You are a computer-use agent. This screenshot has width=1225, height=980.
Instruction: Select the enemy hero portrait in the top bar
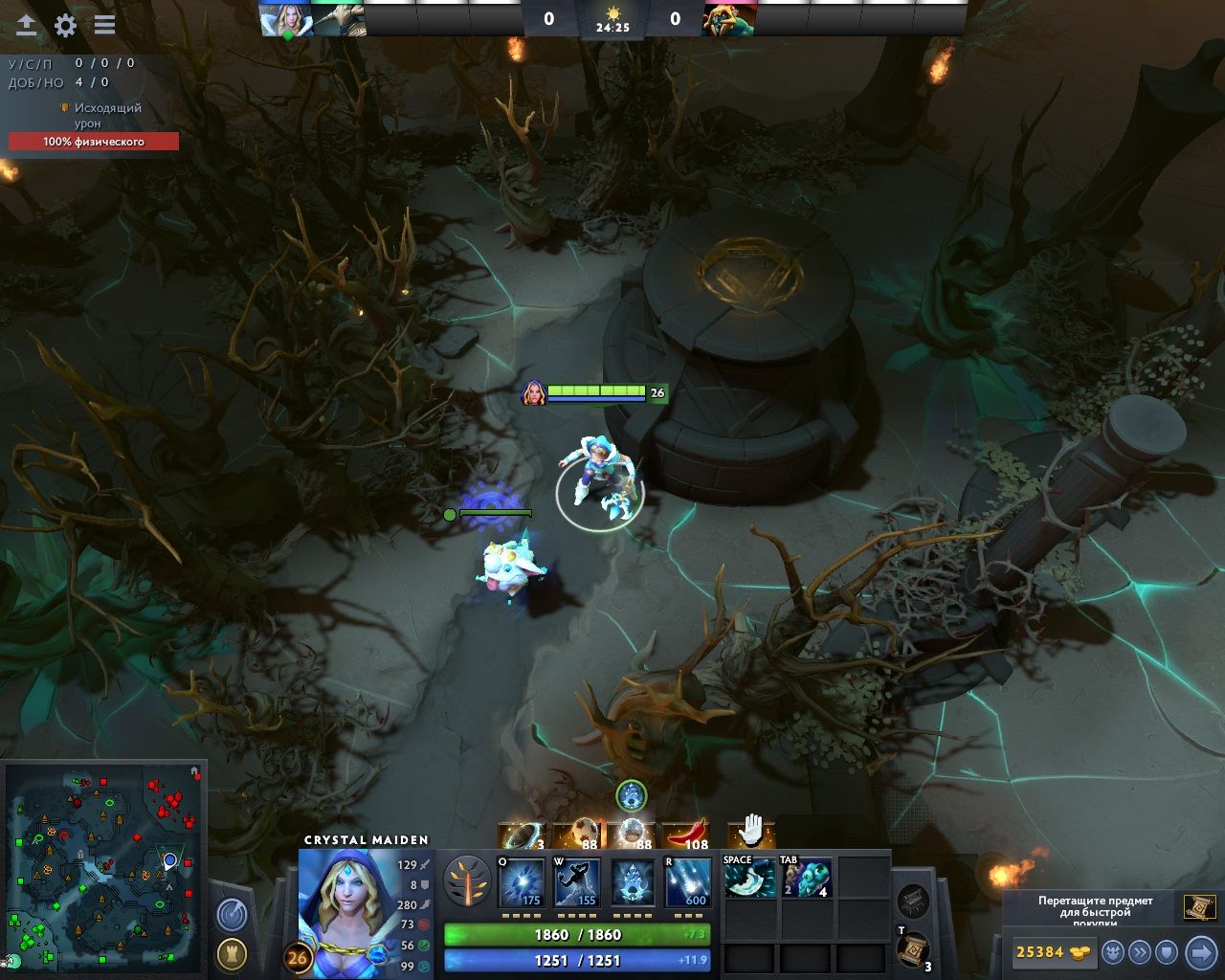(x=729, y=18)
